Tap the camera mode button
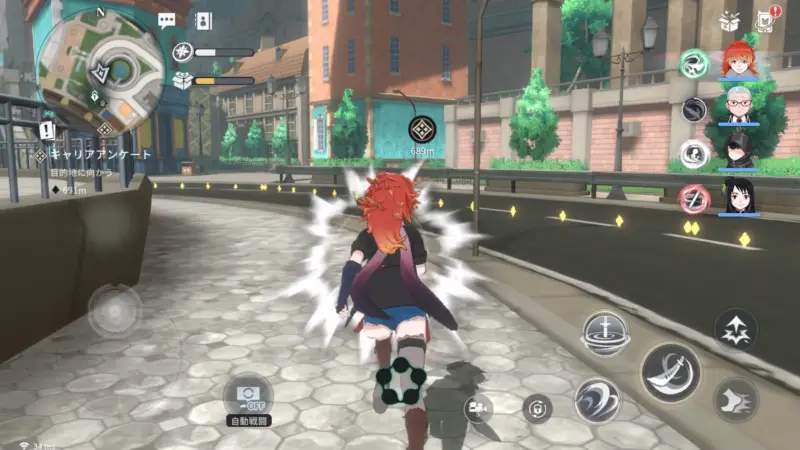The width and height of the screenshot is (800, 450). (478, 406)
